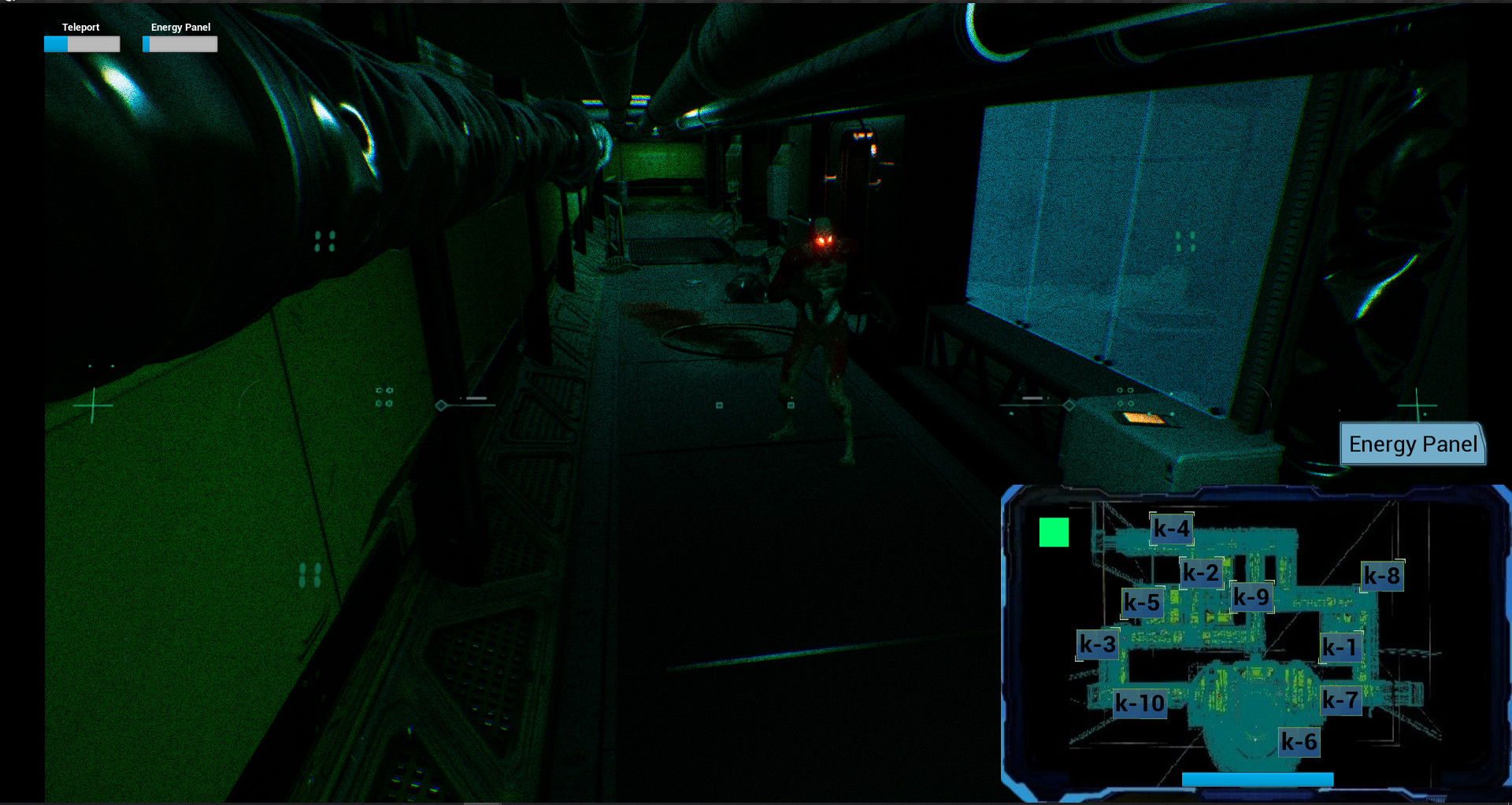The height and width of the screenshot is (805, 1512).
Task: Select the k-5 marker on the minimap
Action: tap(1141, 603)
